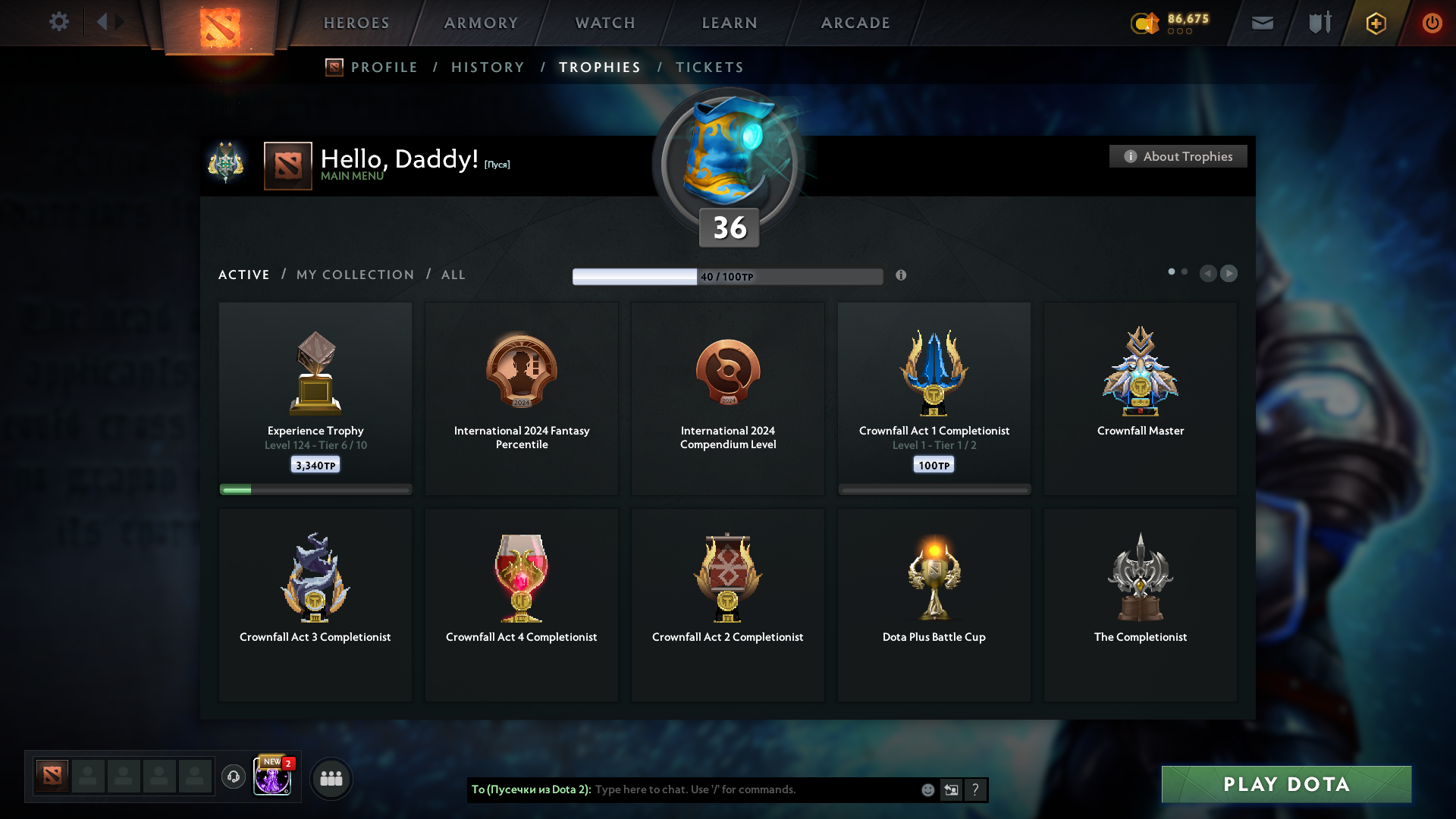Open About Trophies
Image resolution: width=1456 pixels, height=819 pixels.
tap(1178, 156)
